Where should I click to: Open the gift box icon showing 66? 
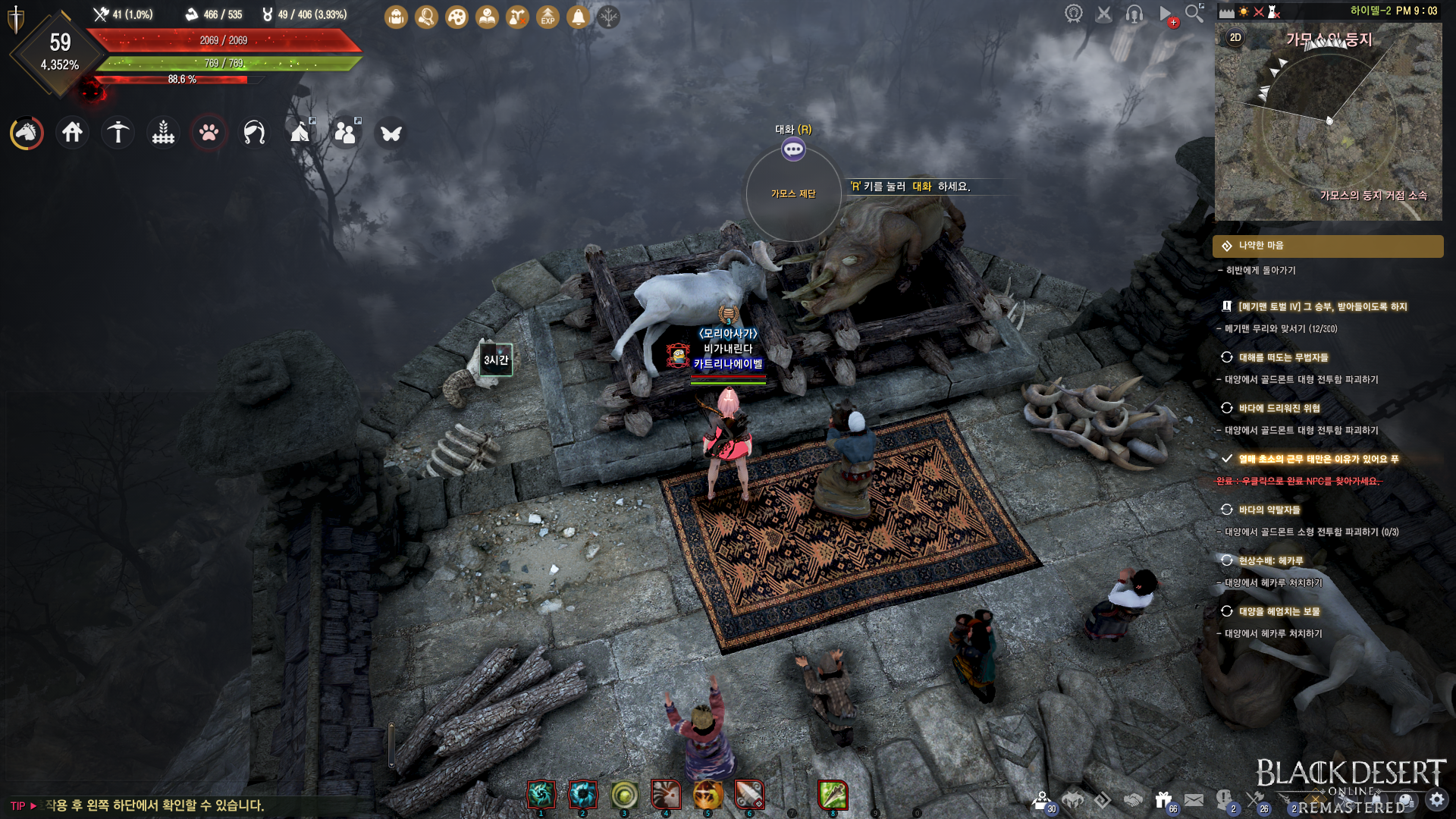click(1163, 800)
